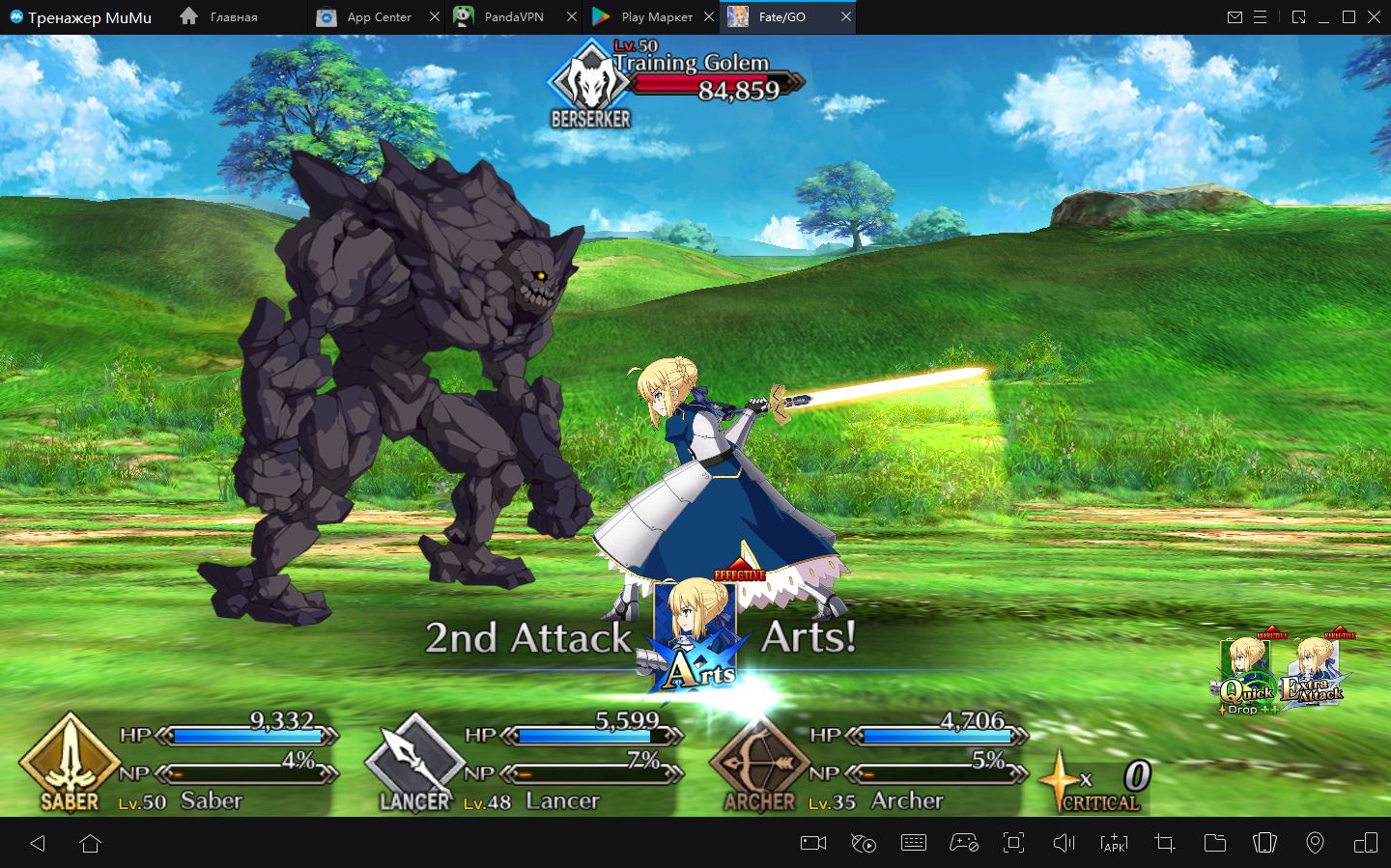Click the emulator back arrow button
The height and width of the screenshot is (868, 1391).
[39, 844]
